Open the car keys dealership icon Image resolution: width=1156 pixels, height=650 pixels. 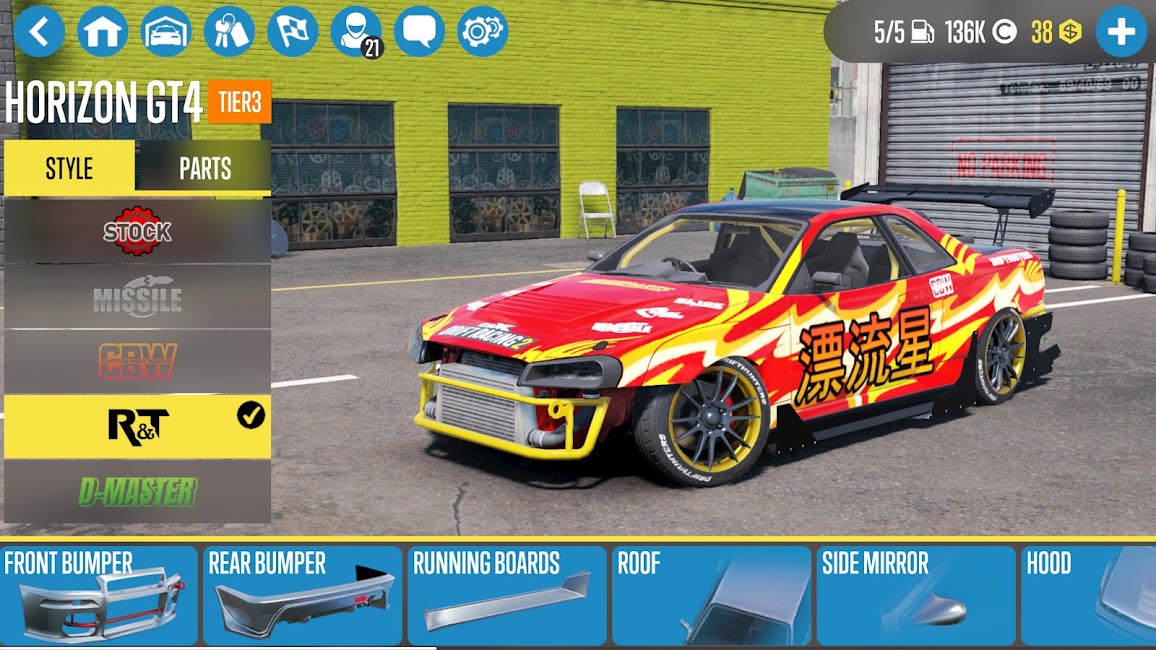(230, 31)
